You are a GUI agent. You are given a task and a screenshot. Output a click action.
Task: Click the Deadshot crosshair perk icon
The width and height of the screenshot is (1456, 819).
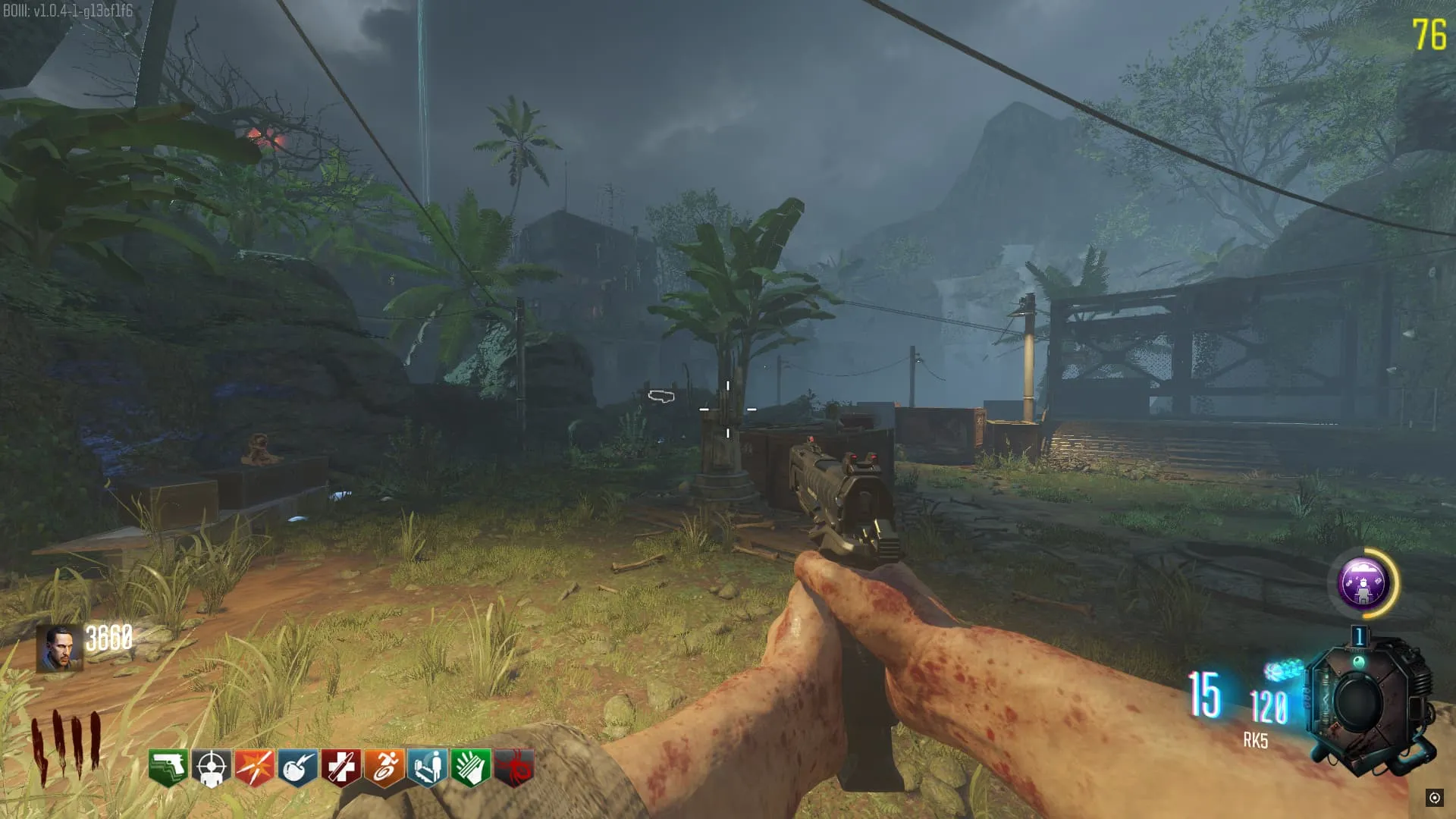[x=211, y=767]
